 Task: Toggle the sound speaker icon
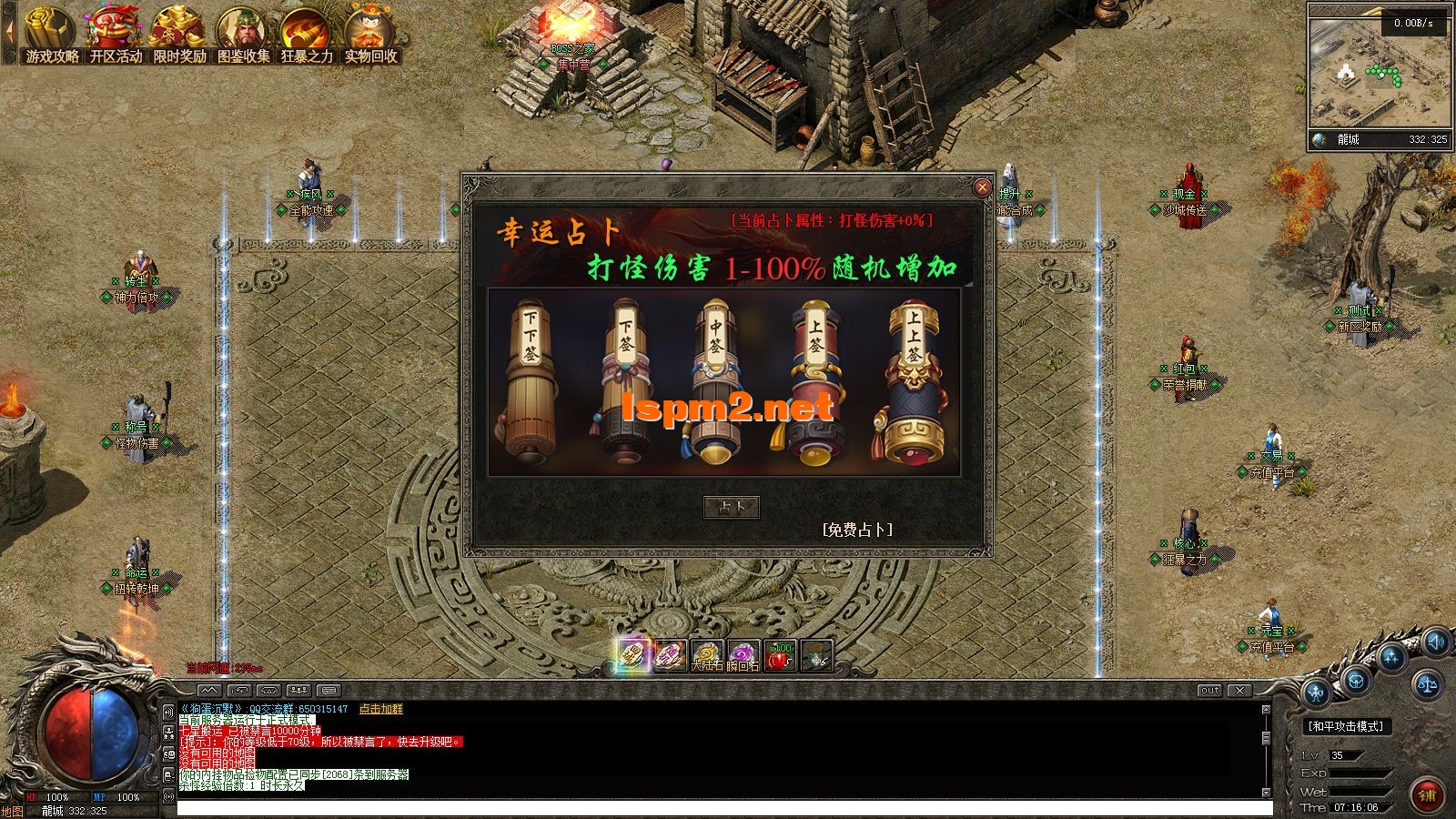click(x=1436, y=642)
